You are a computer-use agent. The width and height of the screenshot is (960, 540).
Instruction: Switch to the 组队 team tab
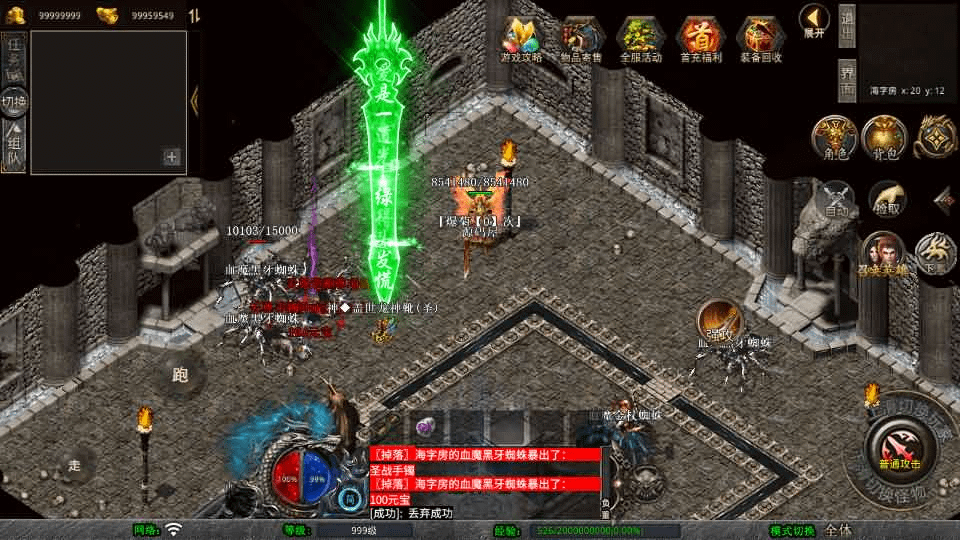[x=14, y=145]
